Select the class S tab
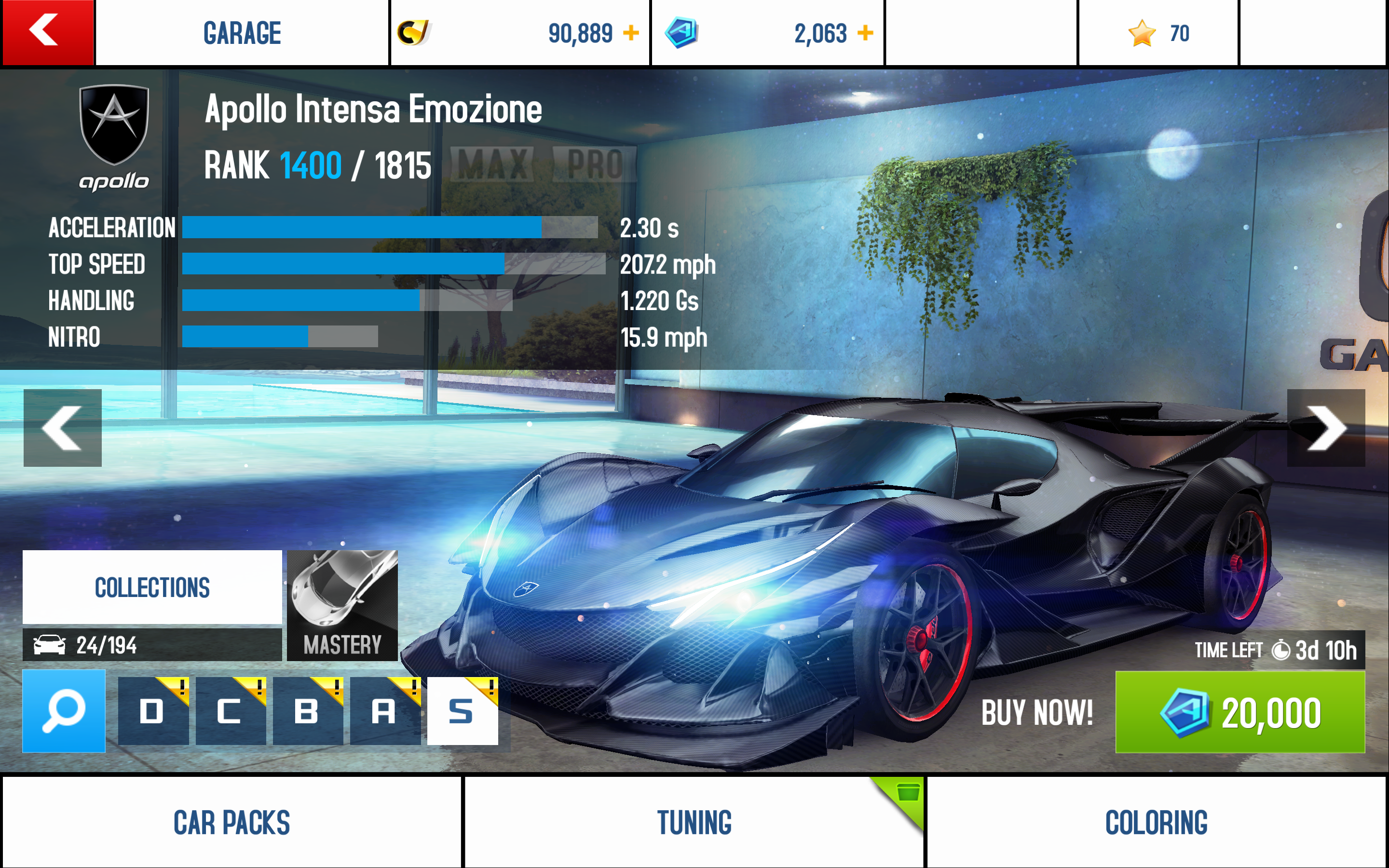The width and height of the screenshot is (1389, 868). click(462, 711)
